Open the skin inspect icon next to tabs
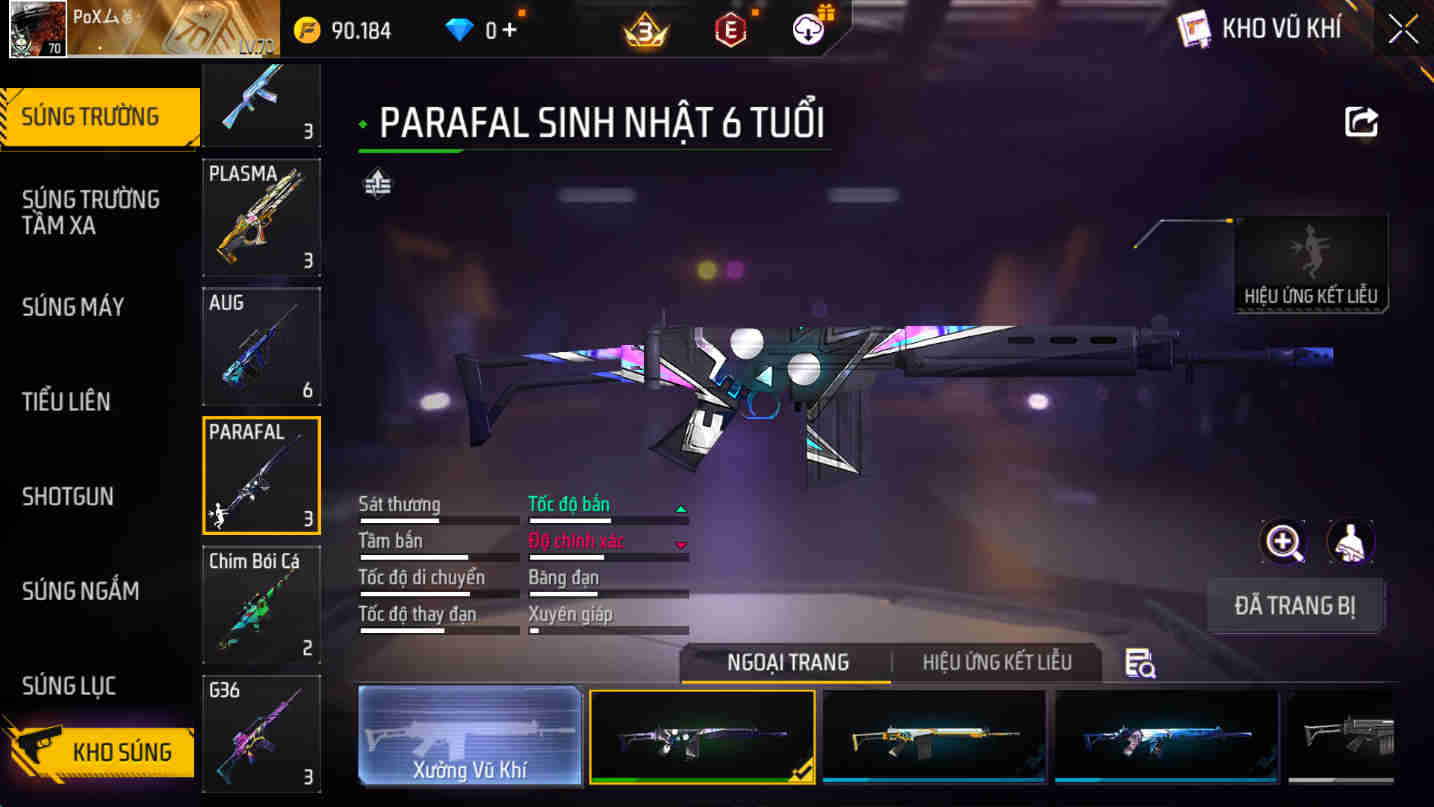 pos(1140,662)
